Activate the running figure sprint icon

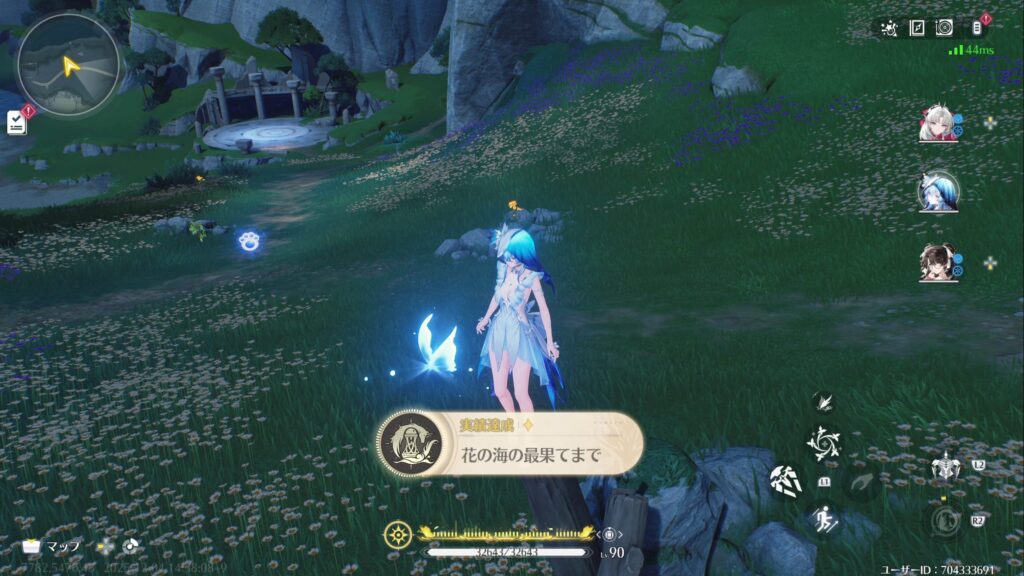[826, 518]
